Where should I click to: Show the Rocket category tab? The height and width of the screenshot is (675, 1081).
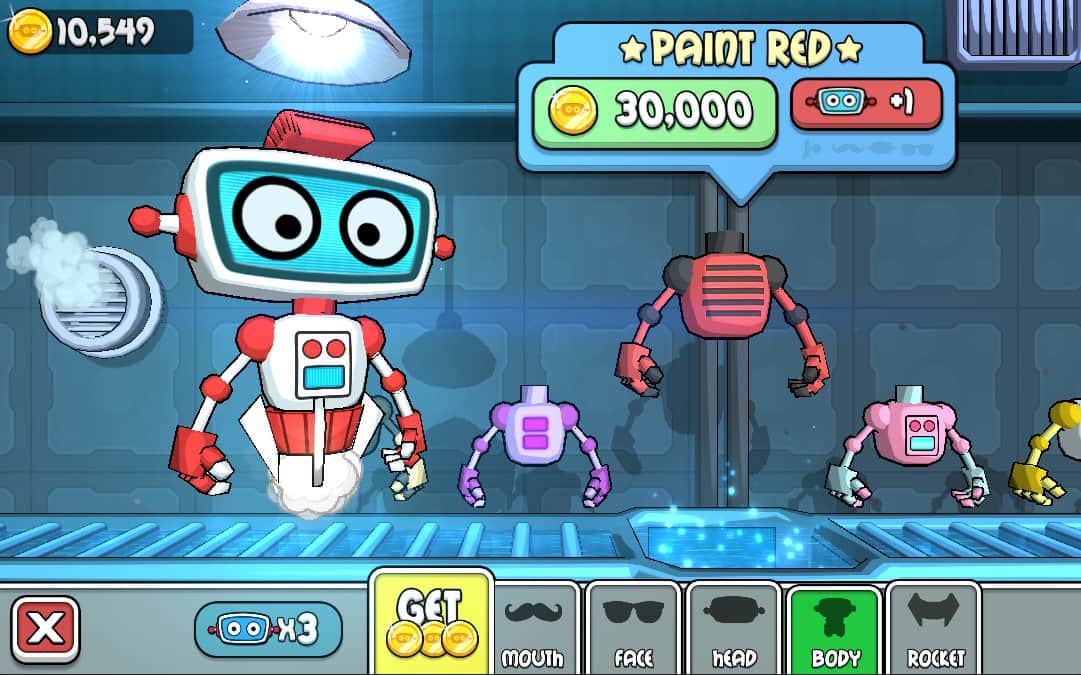click(x=934, y=628)
